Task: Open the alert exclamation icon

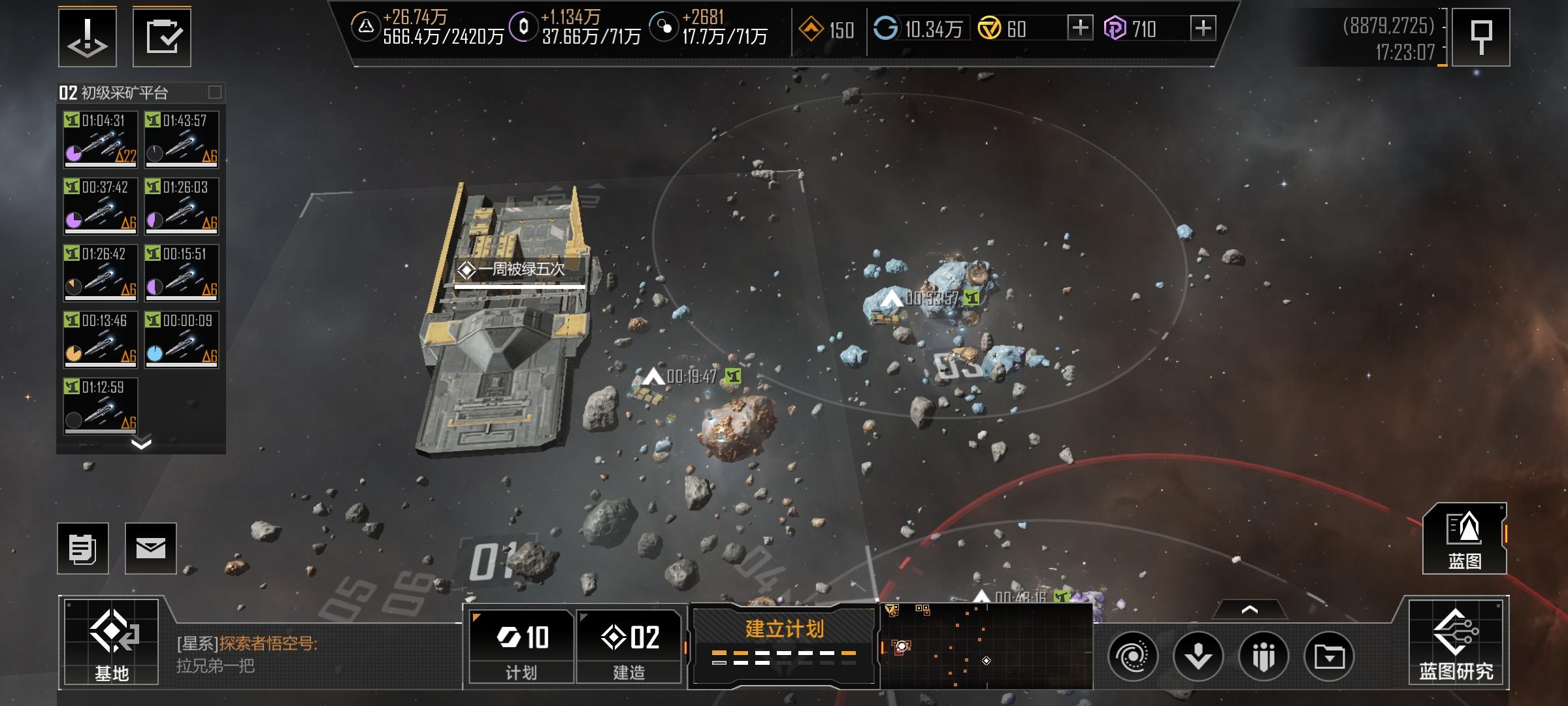Action: click(x=88, y=37)
